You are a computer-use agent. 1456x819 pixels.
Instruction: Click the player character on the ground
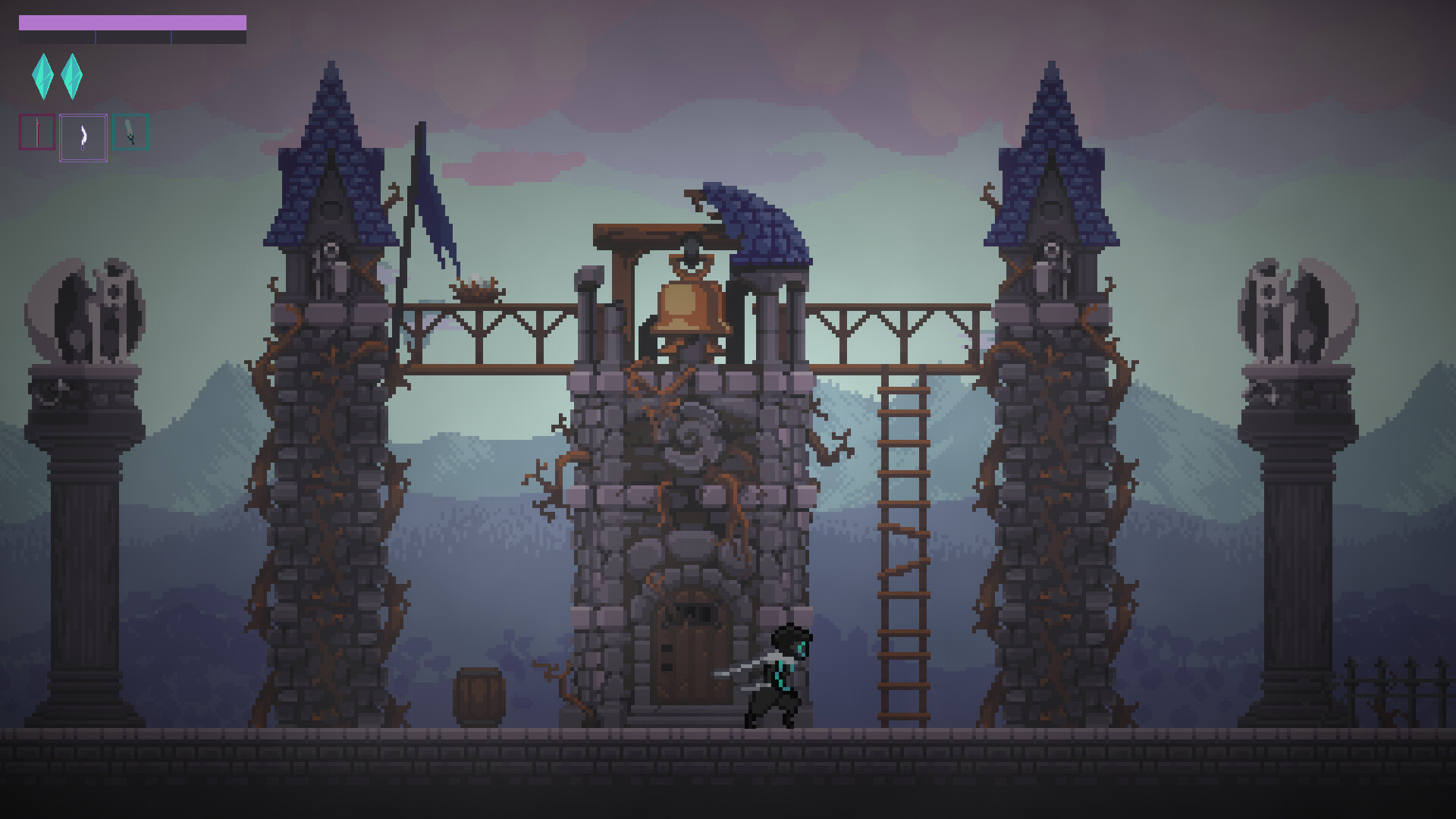777,675
